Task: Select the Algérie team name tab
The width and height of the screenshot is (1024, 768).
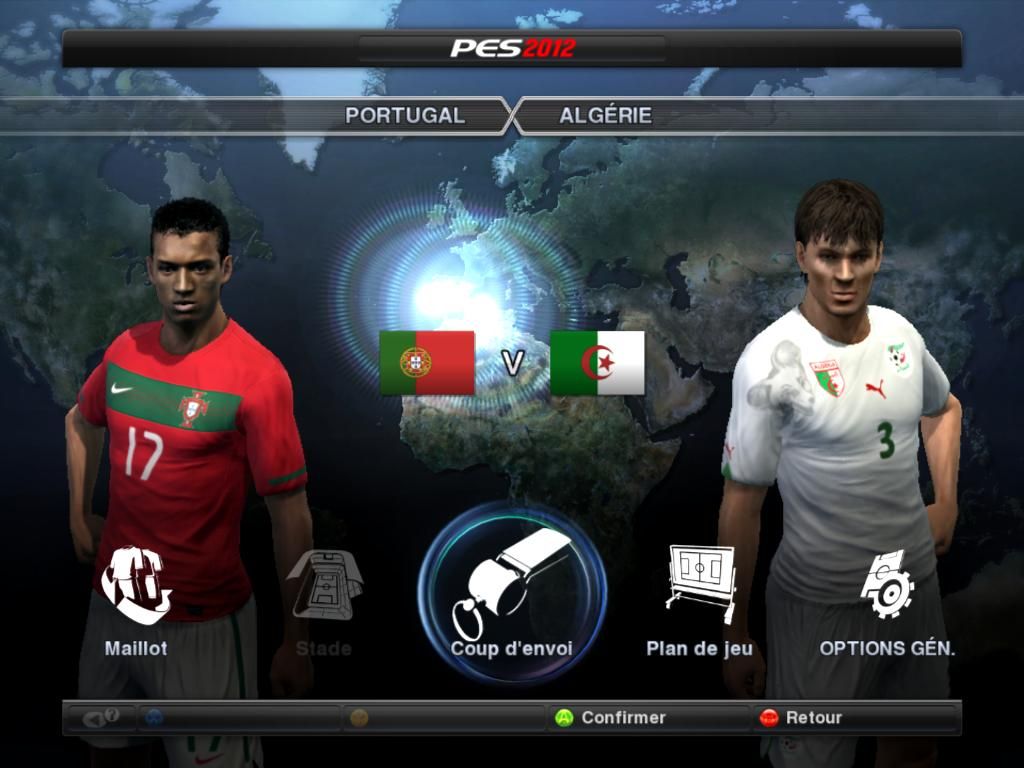Action: click(606, 115)
